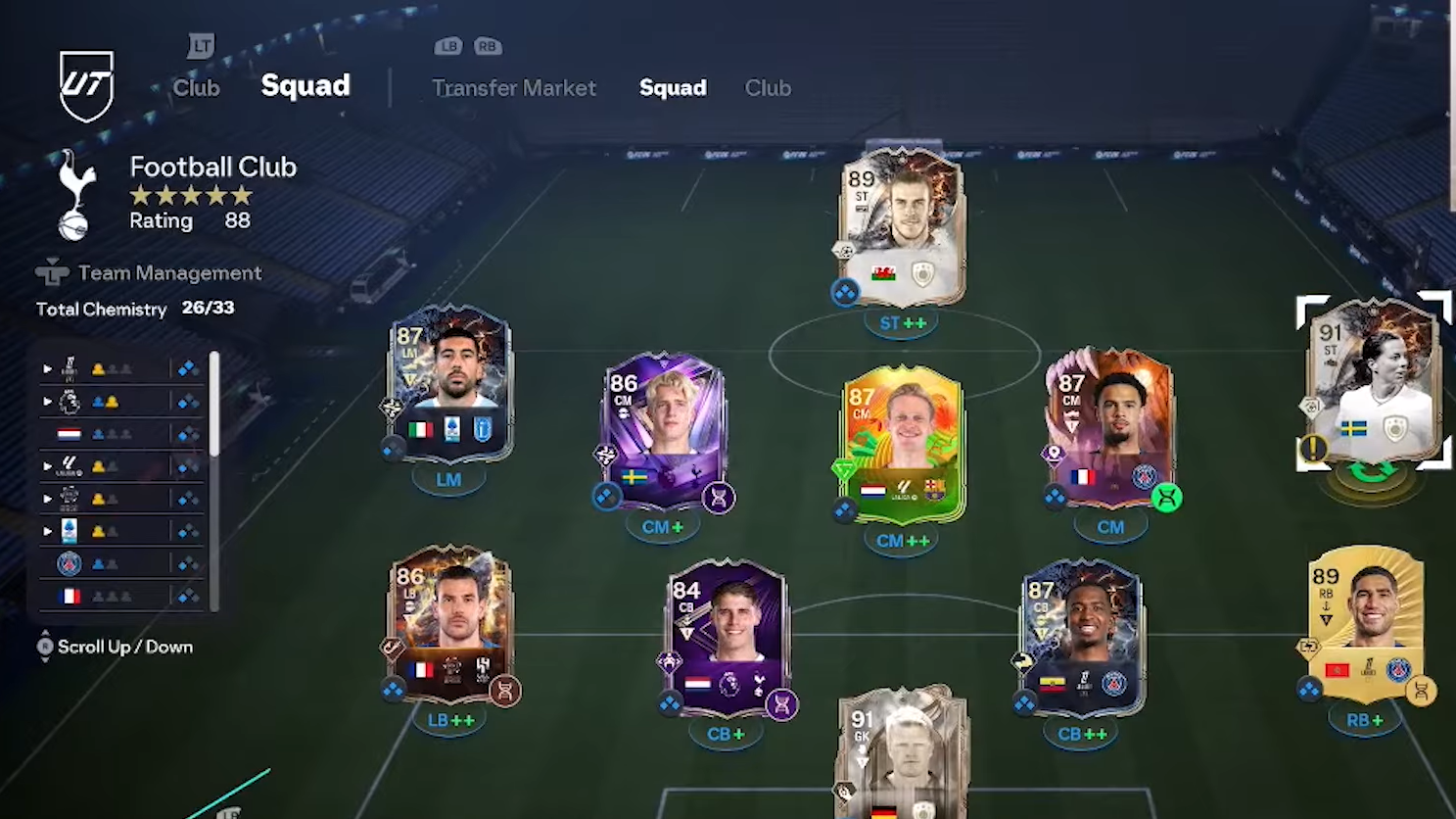1456x819 pixels.
Task: Select the Club sub-tab beside Squad
Action: 768,88
